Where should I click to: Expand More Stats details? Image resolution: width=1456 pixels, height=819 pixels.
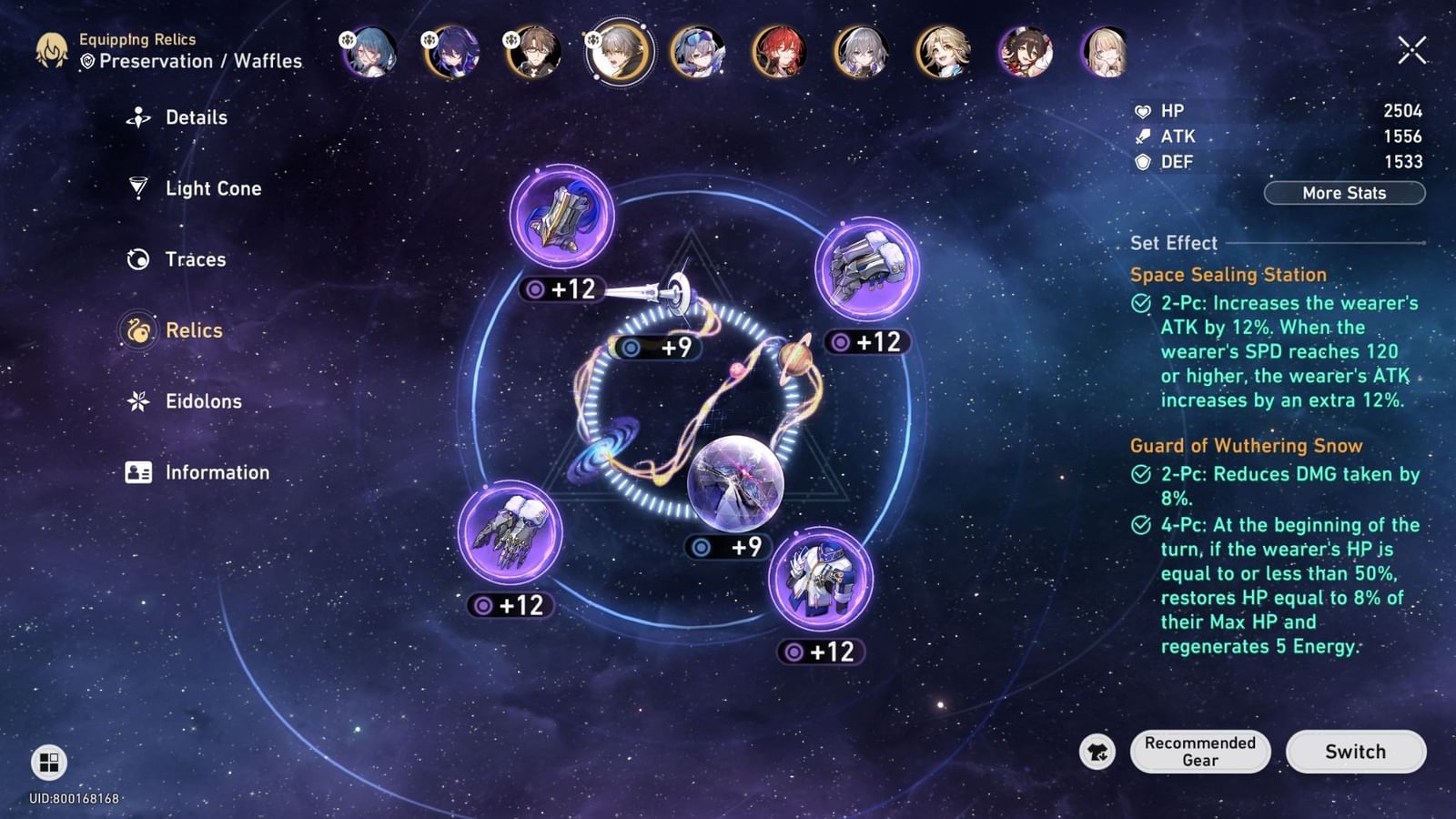[x=1344, y=193]
